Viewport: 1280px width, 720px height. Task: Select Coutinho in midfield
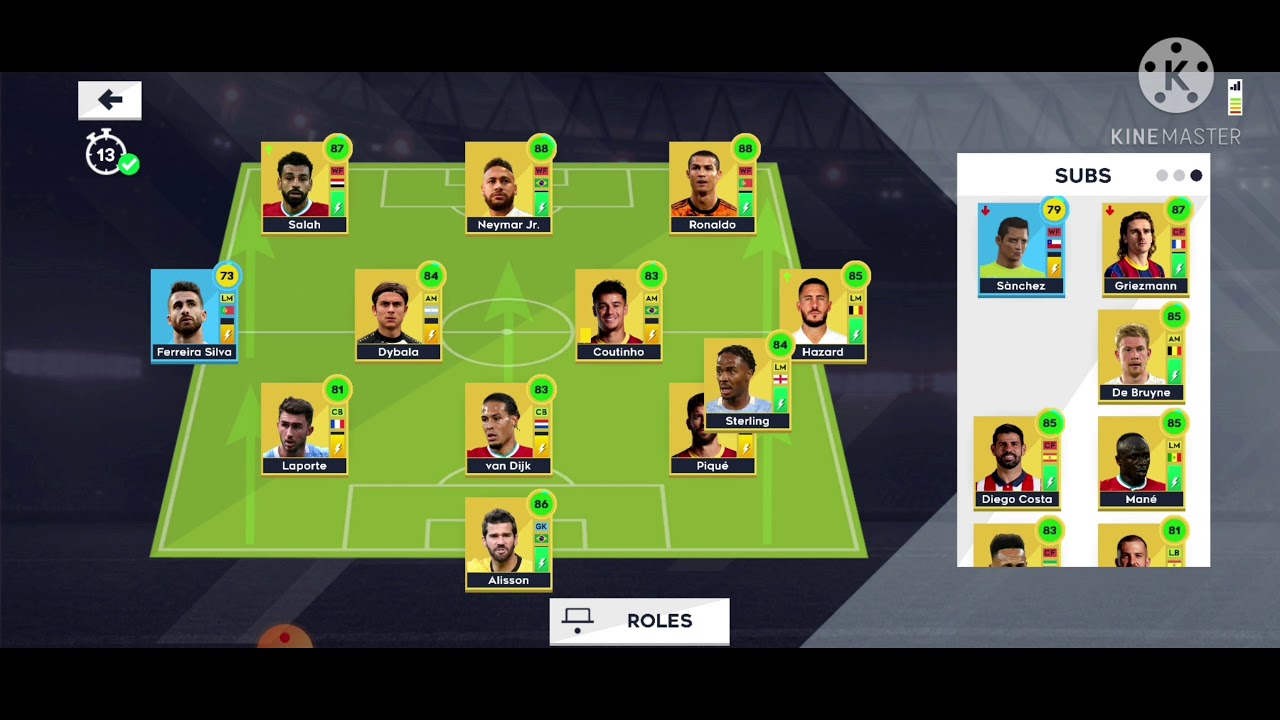[618, 315]
